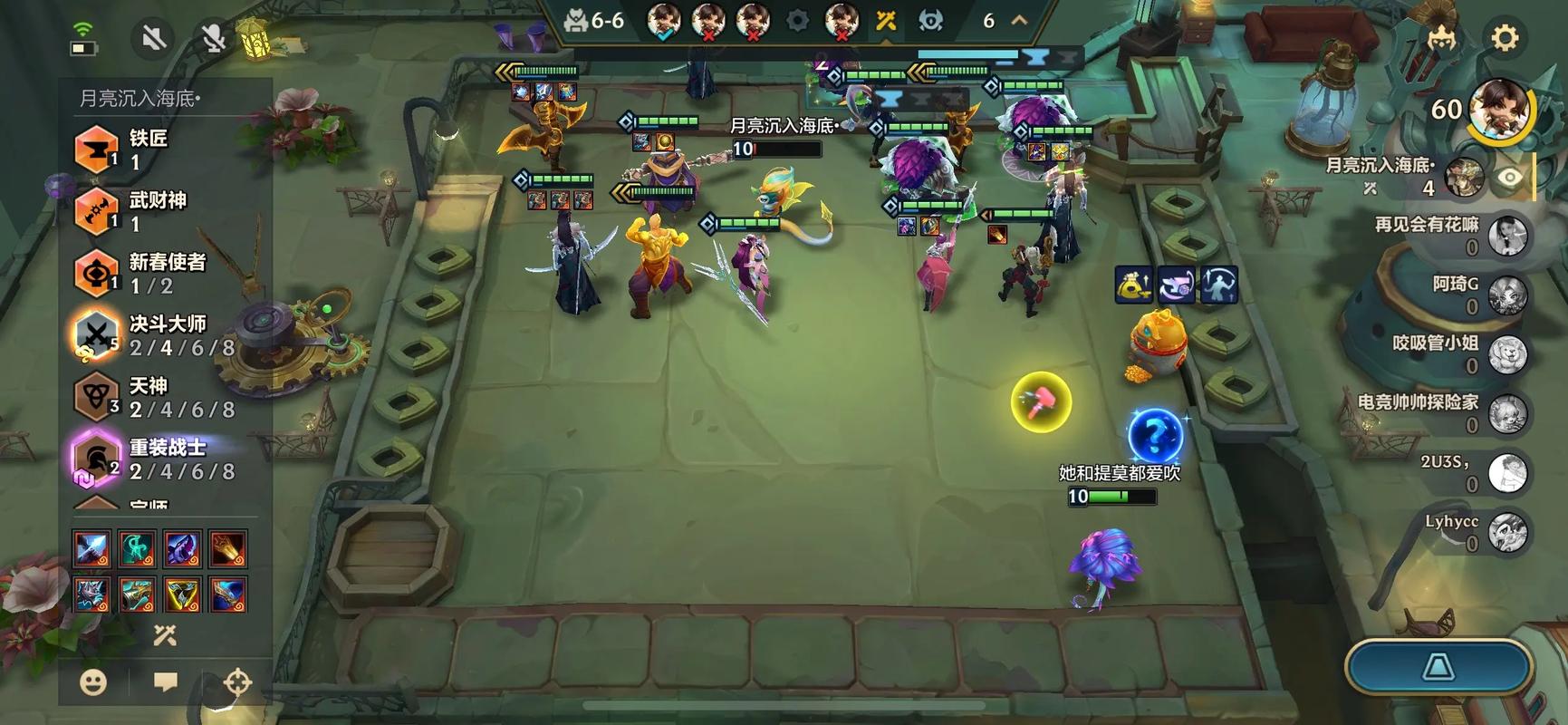Tap the large blue button at bottom right
Viewport: 1568px width, 725px height.
pyautogui.click(x=1438, y=668)
